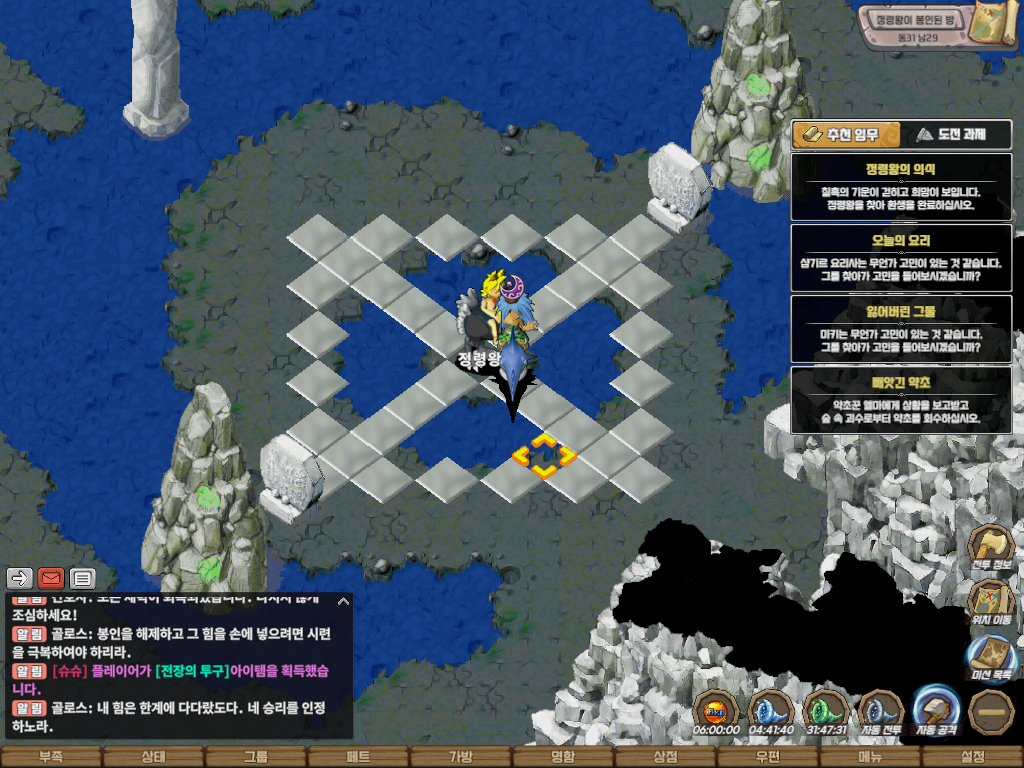Switch to the 추천 임무 tab
Image resolution: width=1024 pixels, height=768 pixels.
[x=845, y=135]
